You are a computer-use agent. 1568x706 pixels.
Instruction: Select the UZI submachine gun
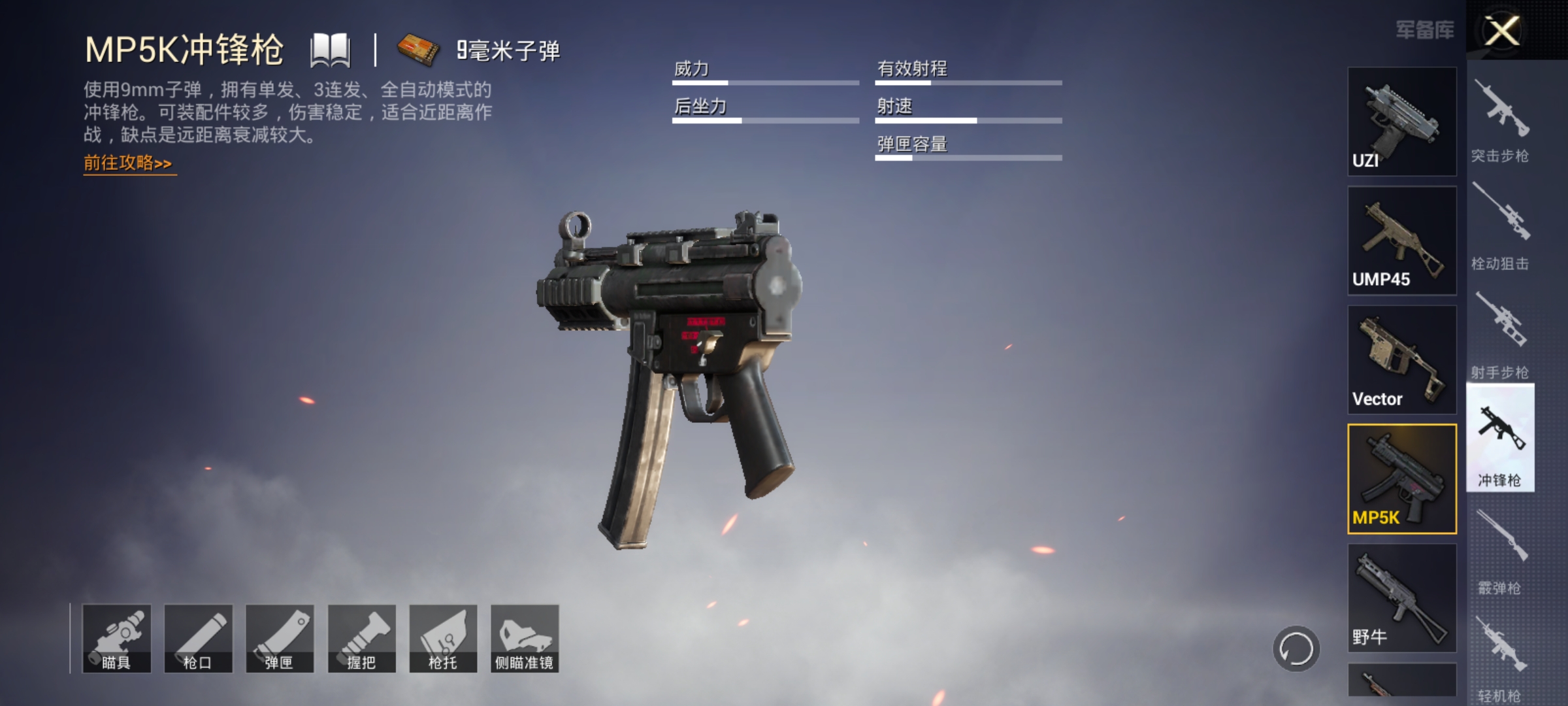(1400, 121)
